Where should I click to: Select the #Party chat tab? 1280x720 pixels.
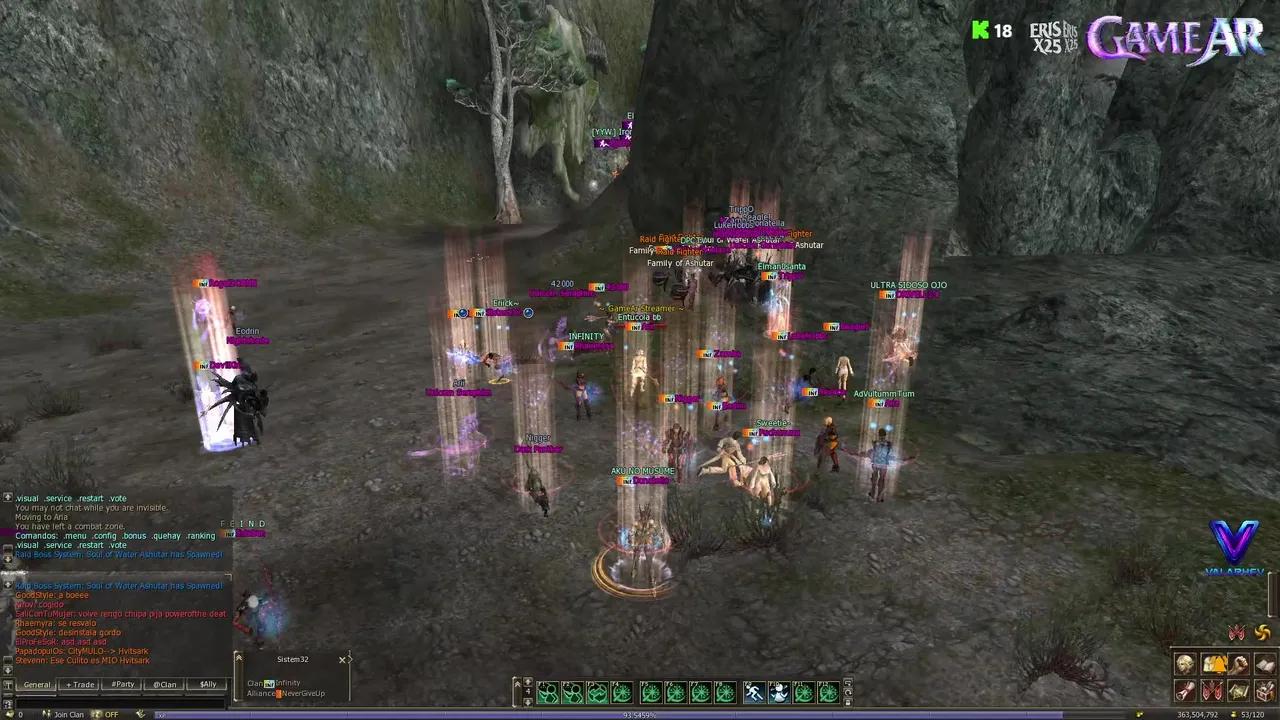pos(123,685)
